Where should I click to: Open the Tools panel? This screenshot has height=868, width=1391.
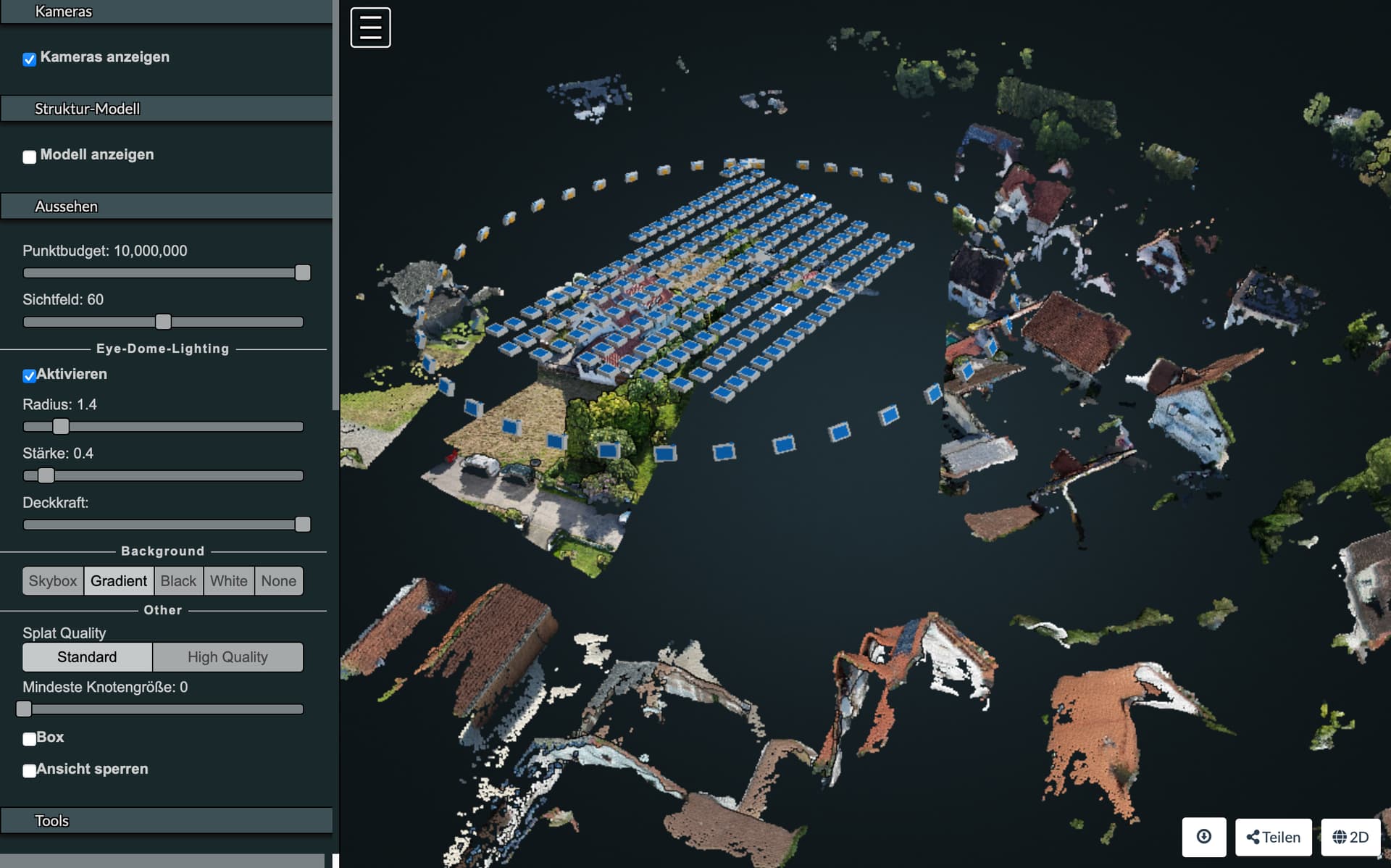click(167, 820)
